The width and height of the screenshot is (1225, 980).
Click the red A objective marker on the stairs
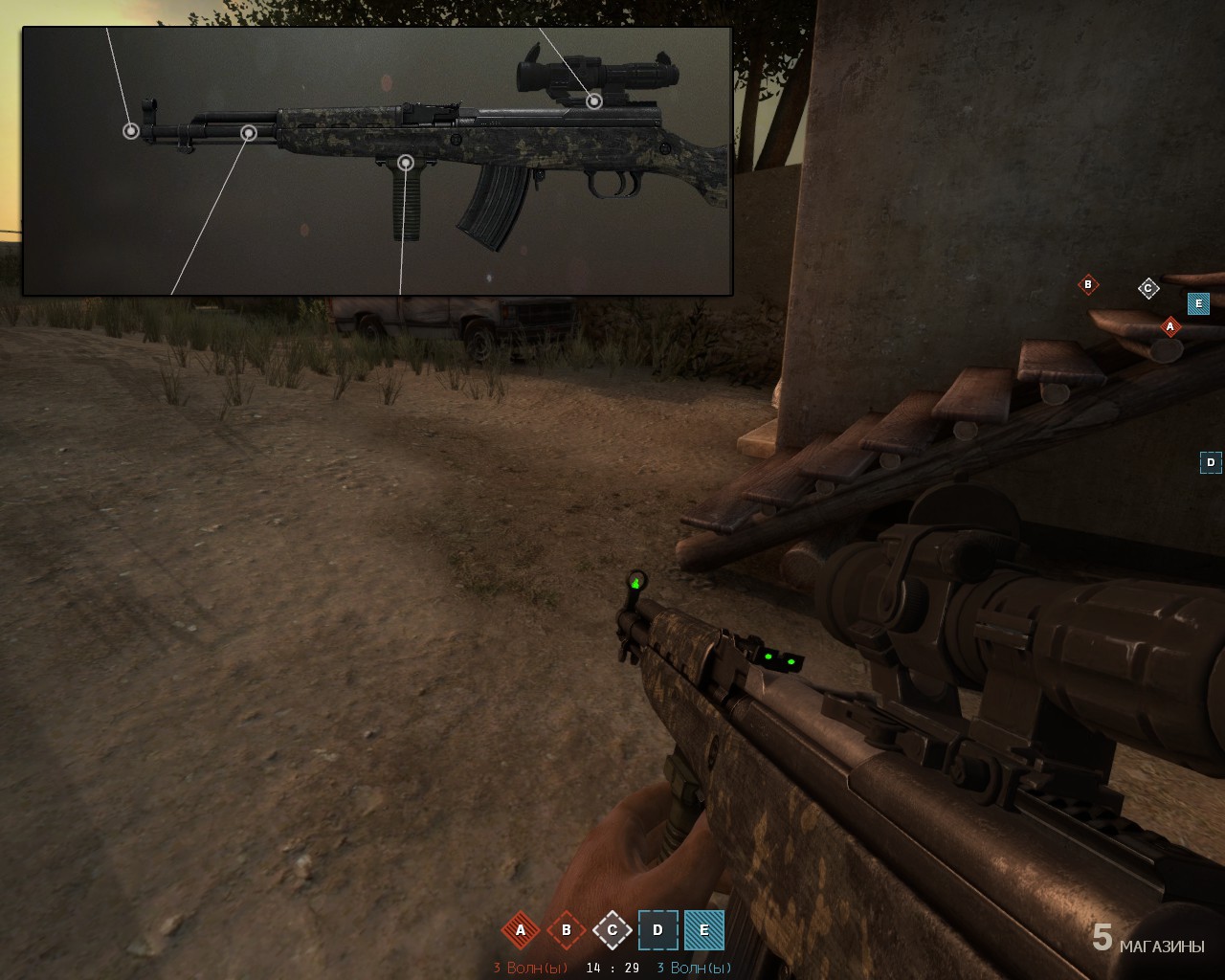point(1169,327)
